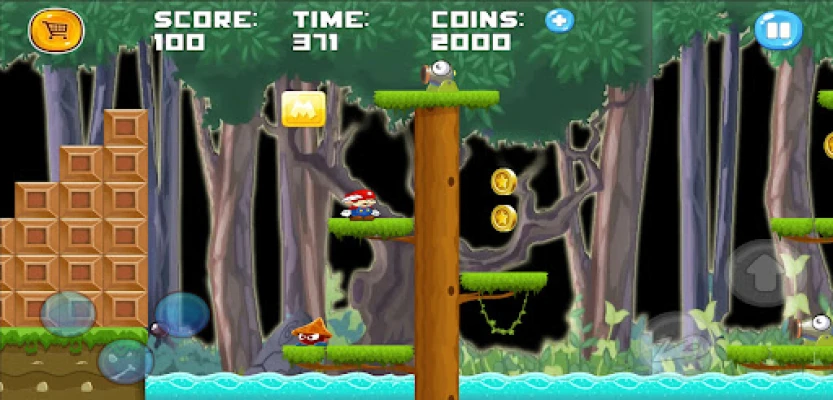This screenshot has width=833, height=400.
Task: Pause the game
Action: click(x=778, y=30)
